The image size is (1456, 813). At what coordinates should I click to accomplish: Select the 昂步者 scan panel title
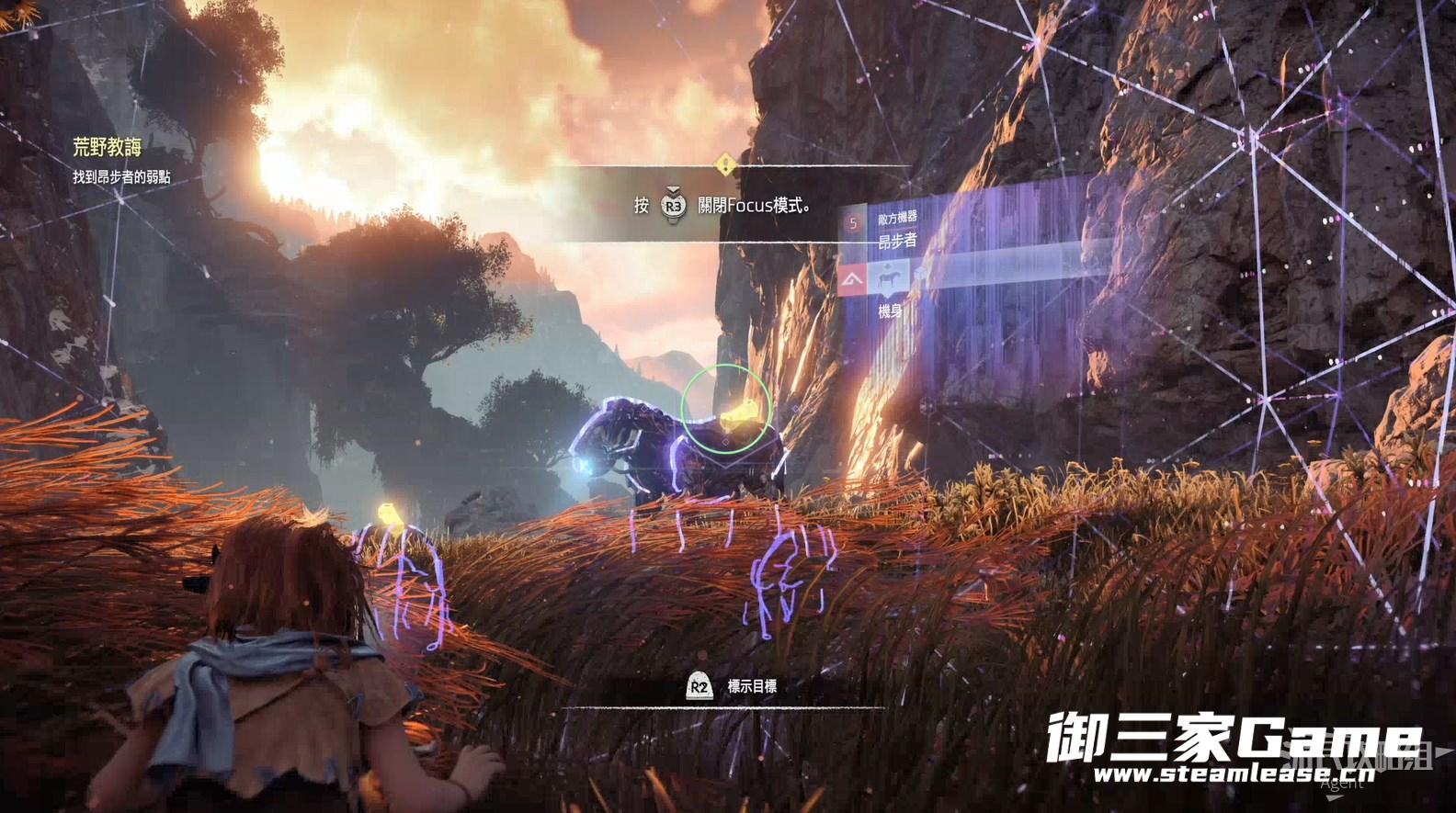click(x=897, y=241)
